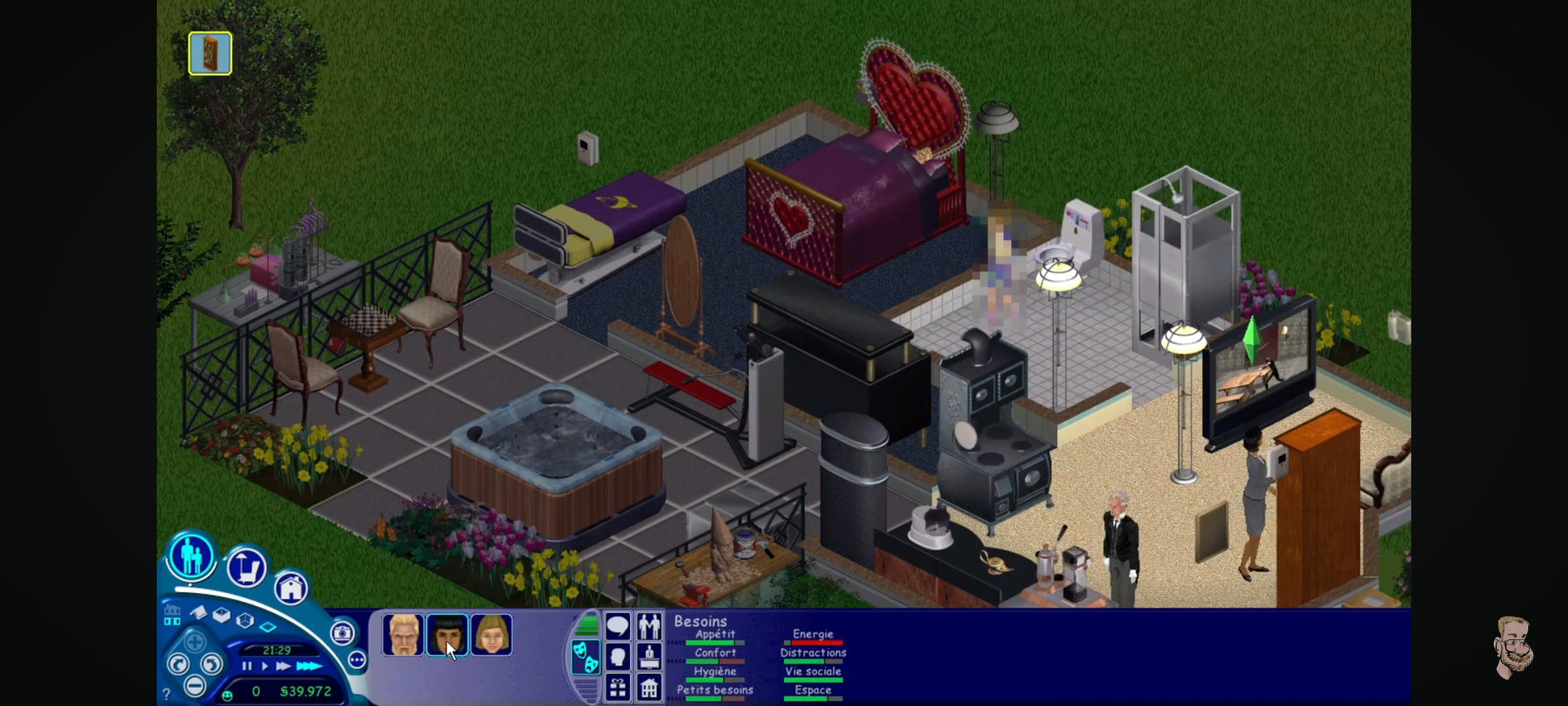Open the options button with three dots

[x=357, y=660]
